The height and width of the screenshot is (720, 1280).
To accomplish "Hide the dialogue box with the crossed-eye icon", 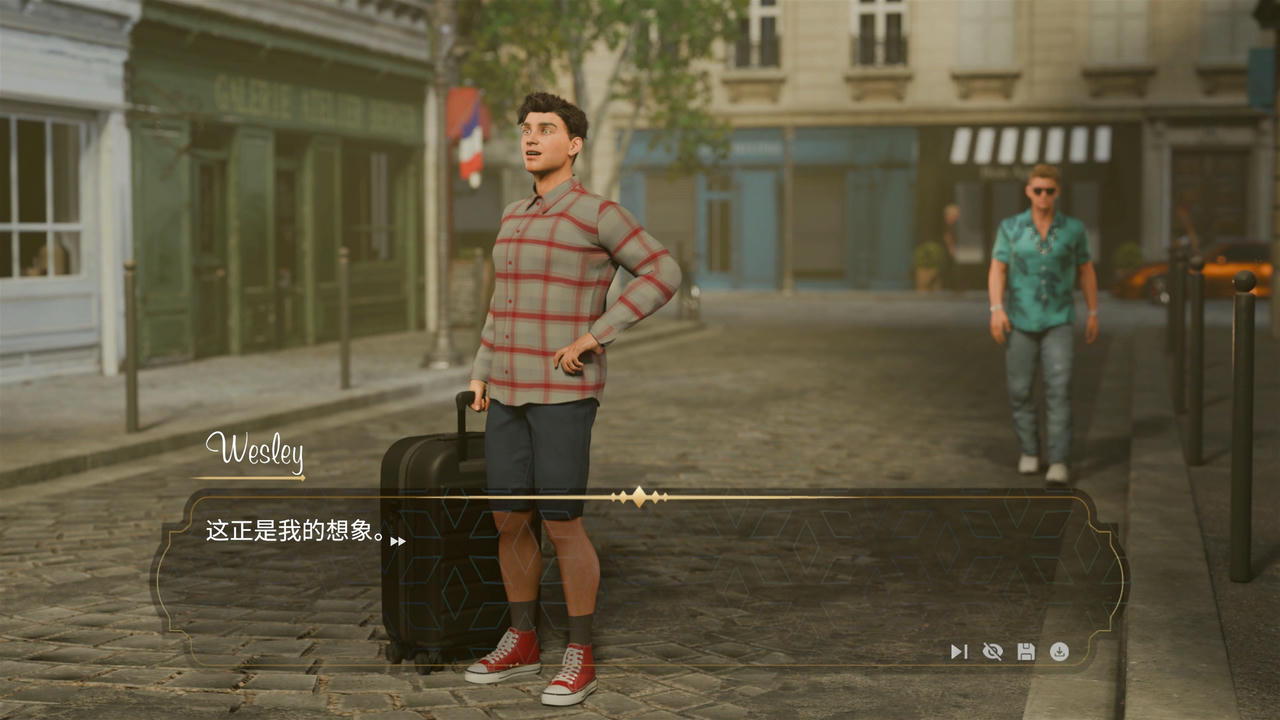I will tap(992, 652).
